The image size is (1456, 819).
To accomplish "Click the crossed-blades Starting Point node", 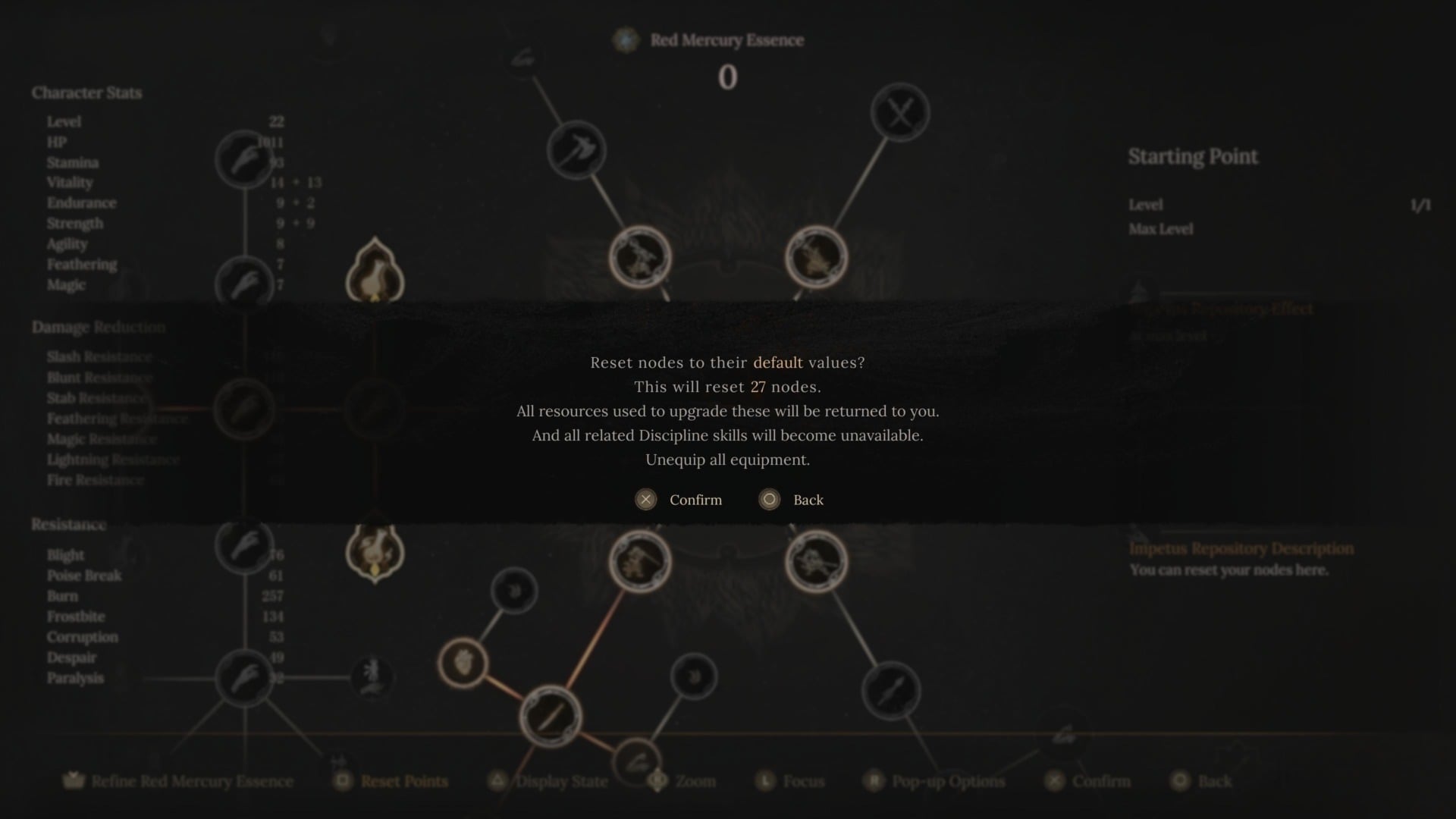I will (x=899, y=111).
